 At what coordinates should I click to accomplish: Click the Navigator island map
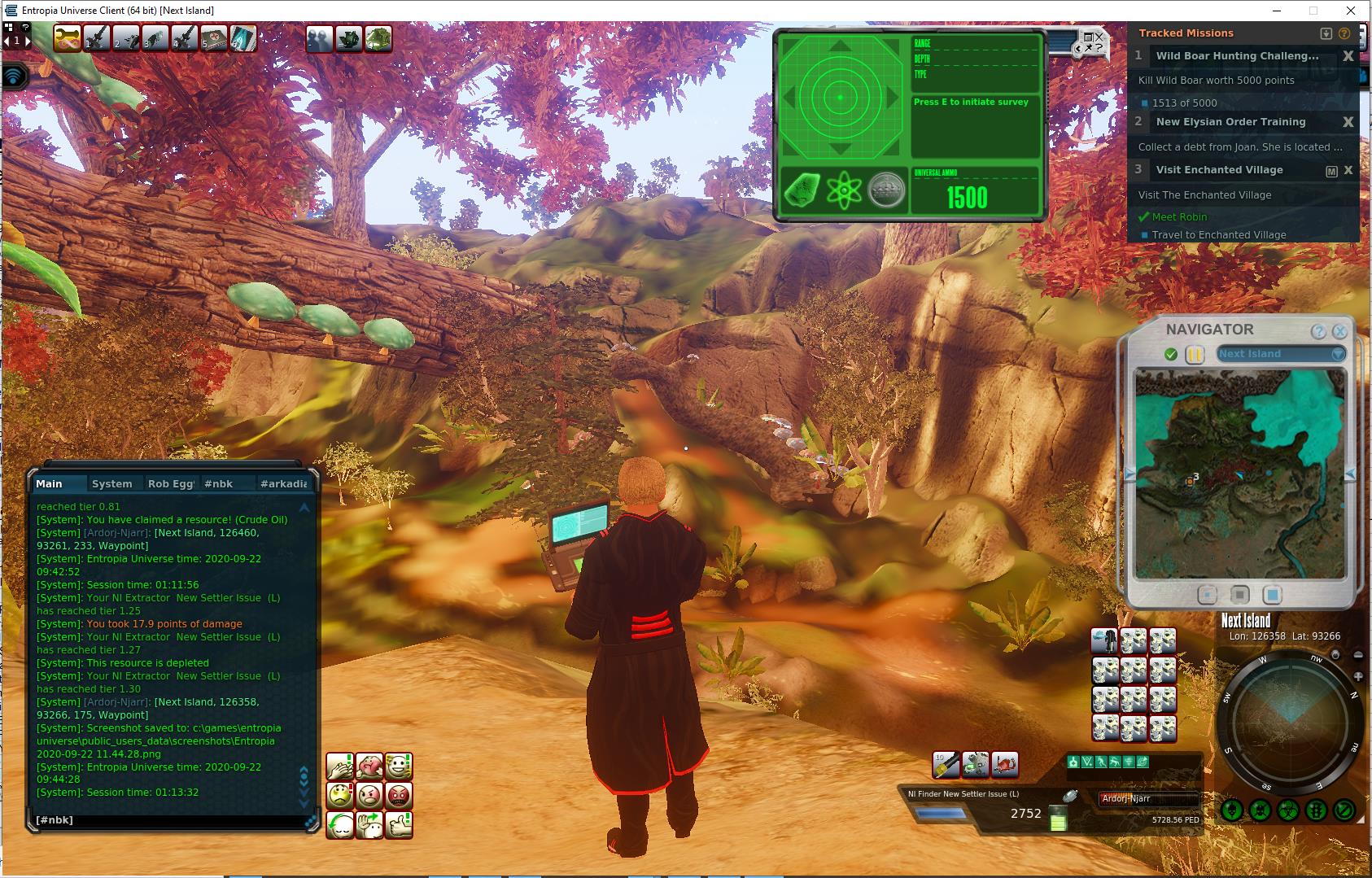click(1239, 474)
